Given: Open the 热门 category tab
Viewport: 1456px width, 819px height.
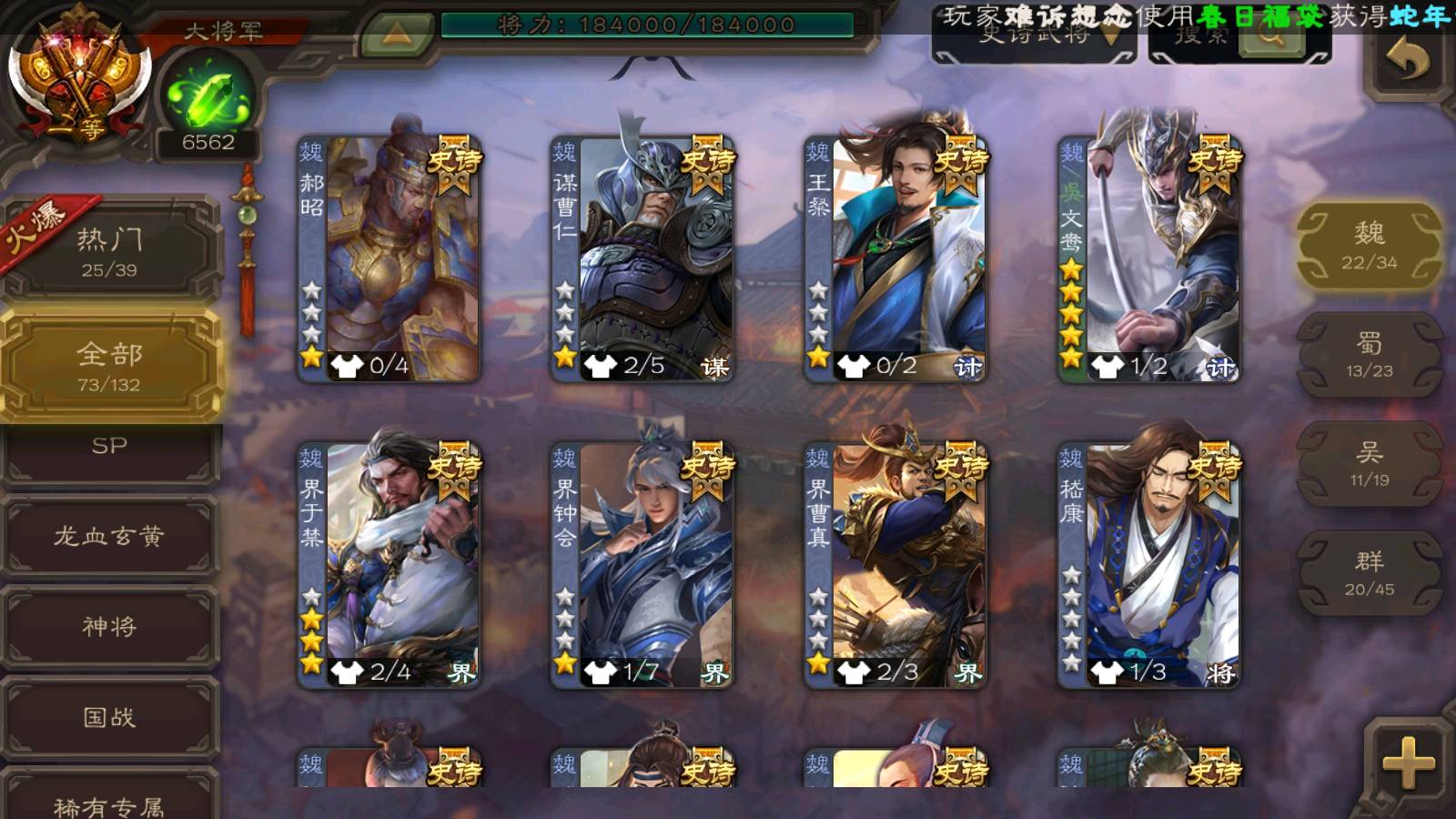Looking at the screenshot, I should coord(109,251).
